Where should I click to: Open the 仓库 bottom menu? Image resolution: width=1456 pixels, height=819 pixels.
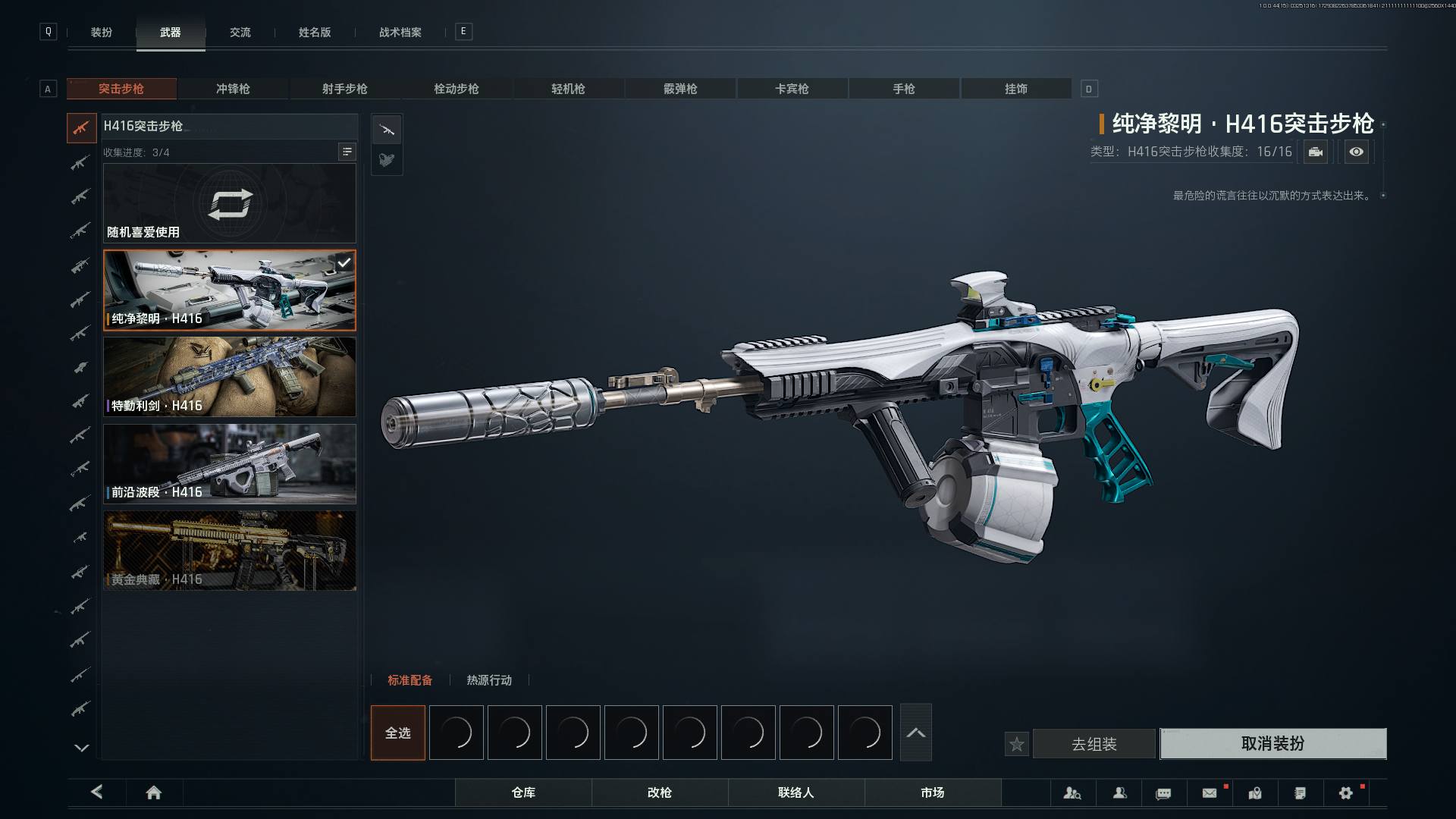point(523,792)
